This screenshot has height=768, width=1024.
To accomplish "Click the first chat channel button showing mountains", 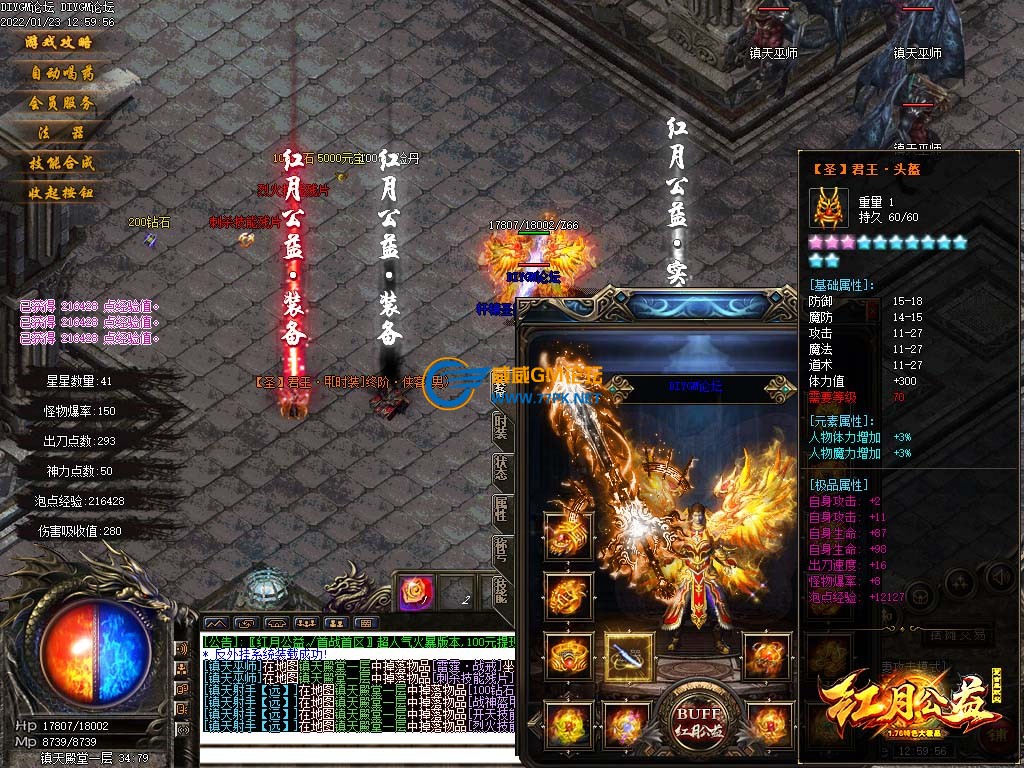I will point(217,623).
